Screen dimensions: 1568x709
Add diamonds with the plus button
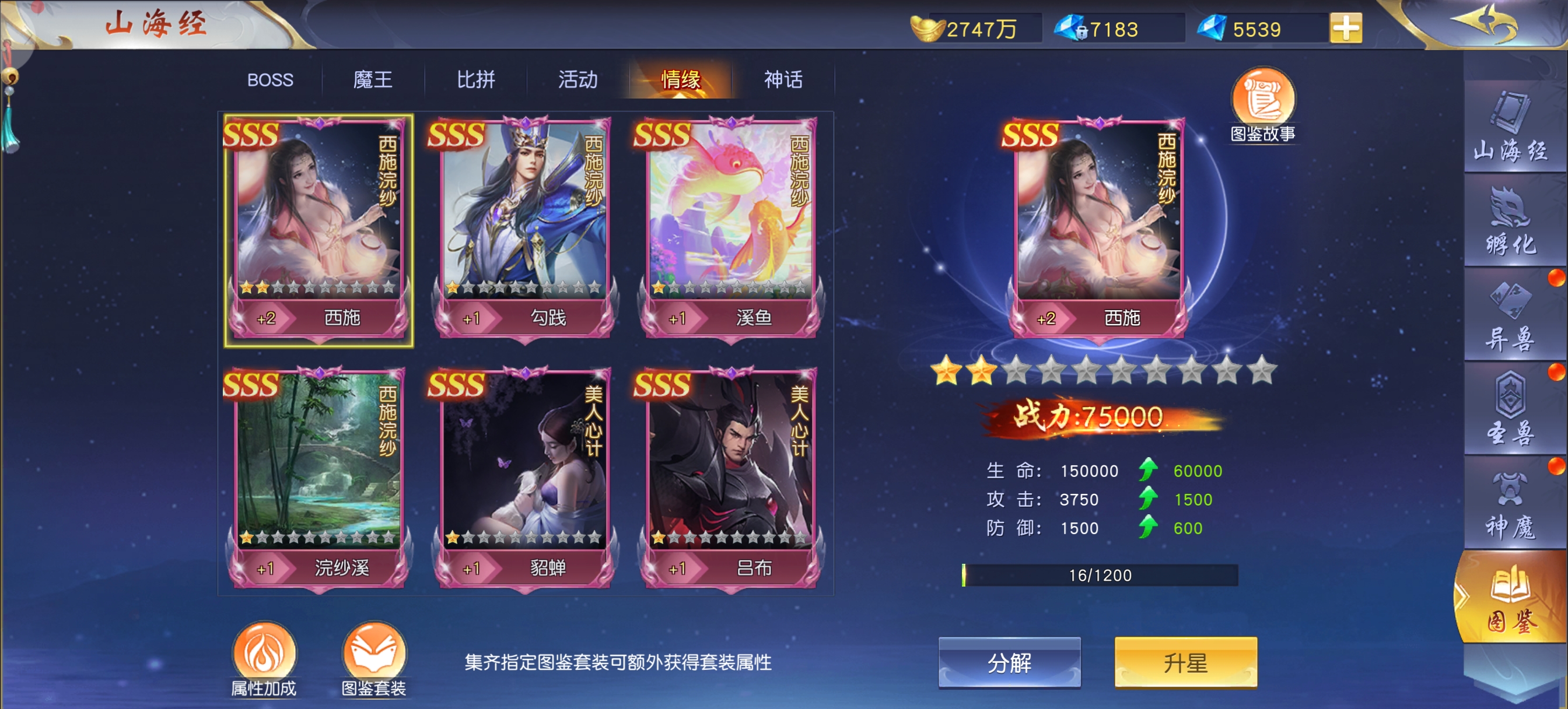(1345, 29)
